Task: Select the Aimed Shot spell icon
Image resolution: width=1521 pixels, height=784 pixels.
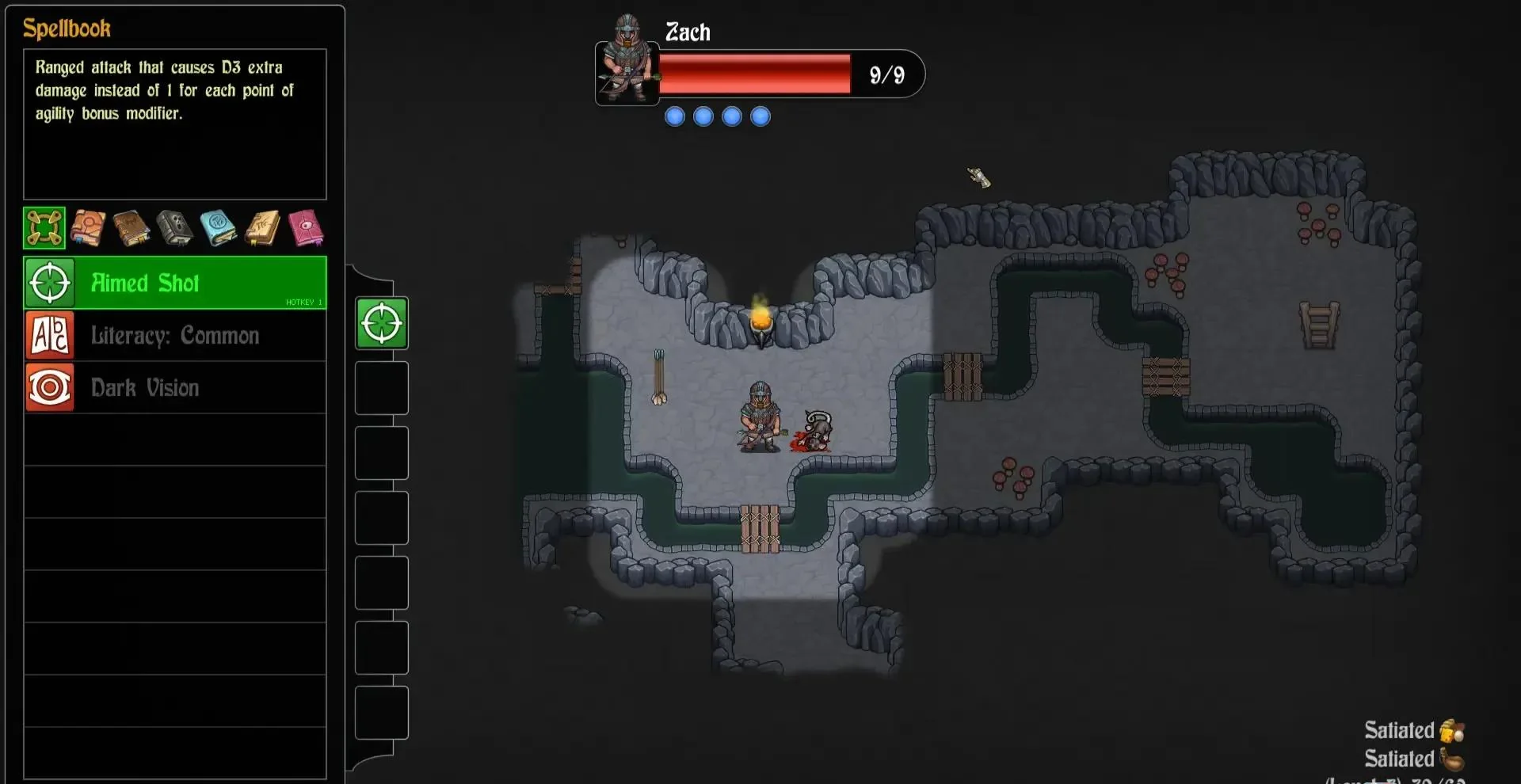Action: [x=49, y=283]
